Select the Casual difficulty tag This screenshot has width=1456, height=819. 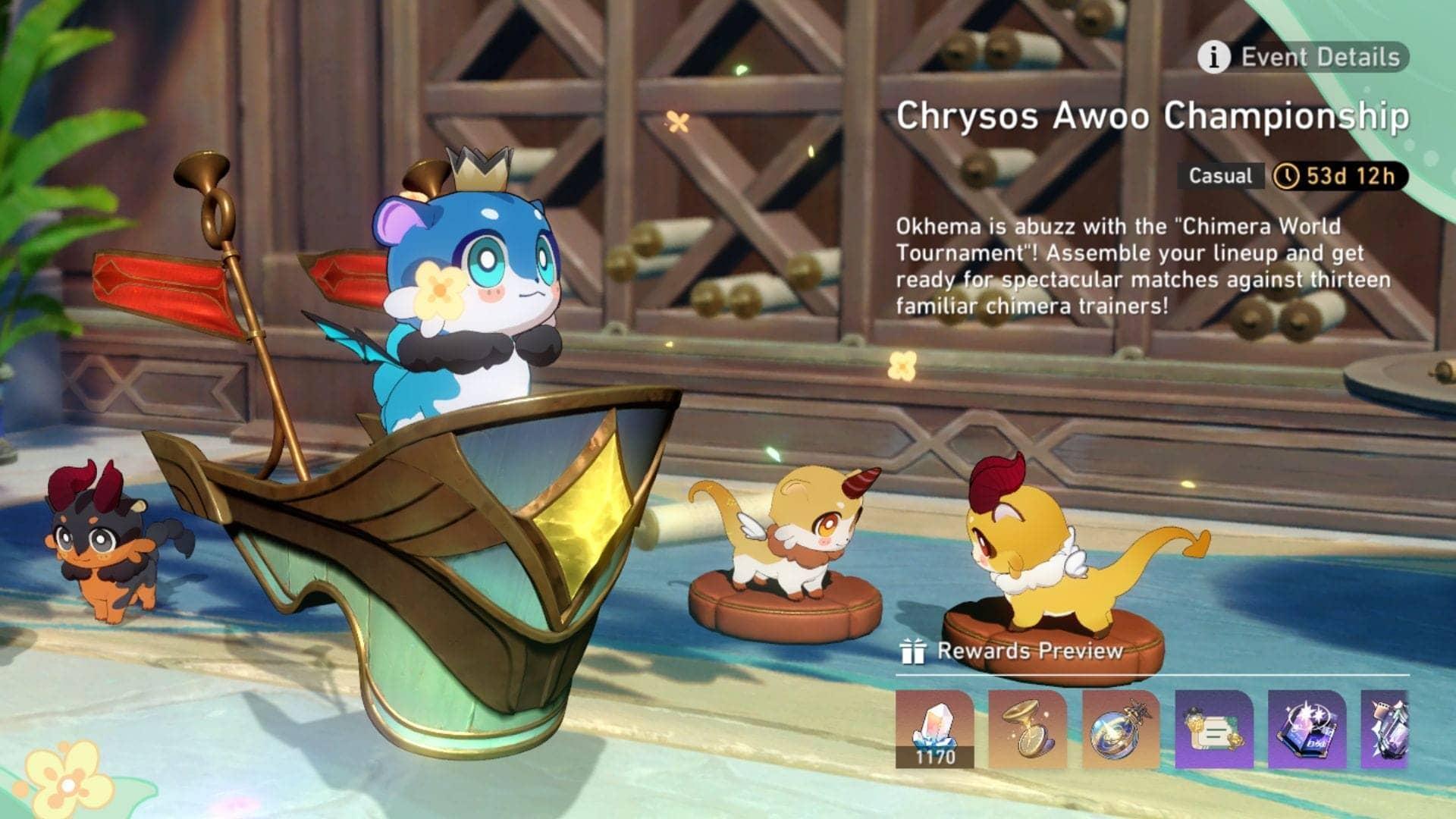point(1220,177)
